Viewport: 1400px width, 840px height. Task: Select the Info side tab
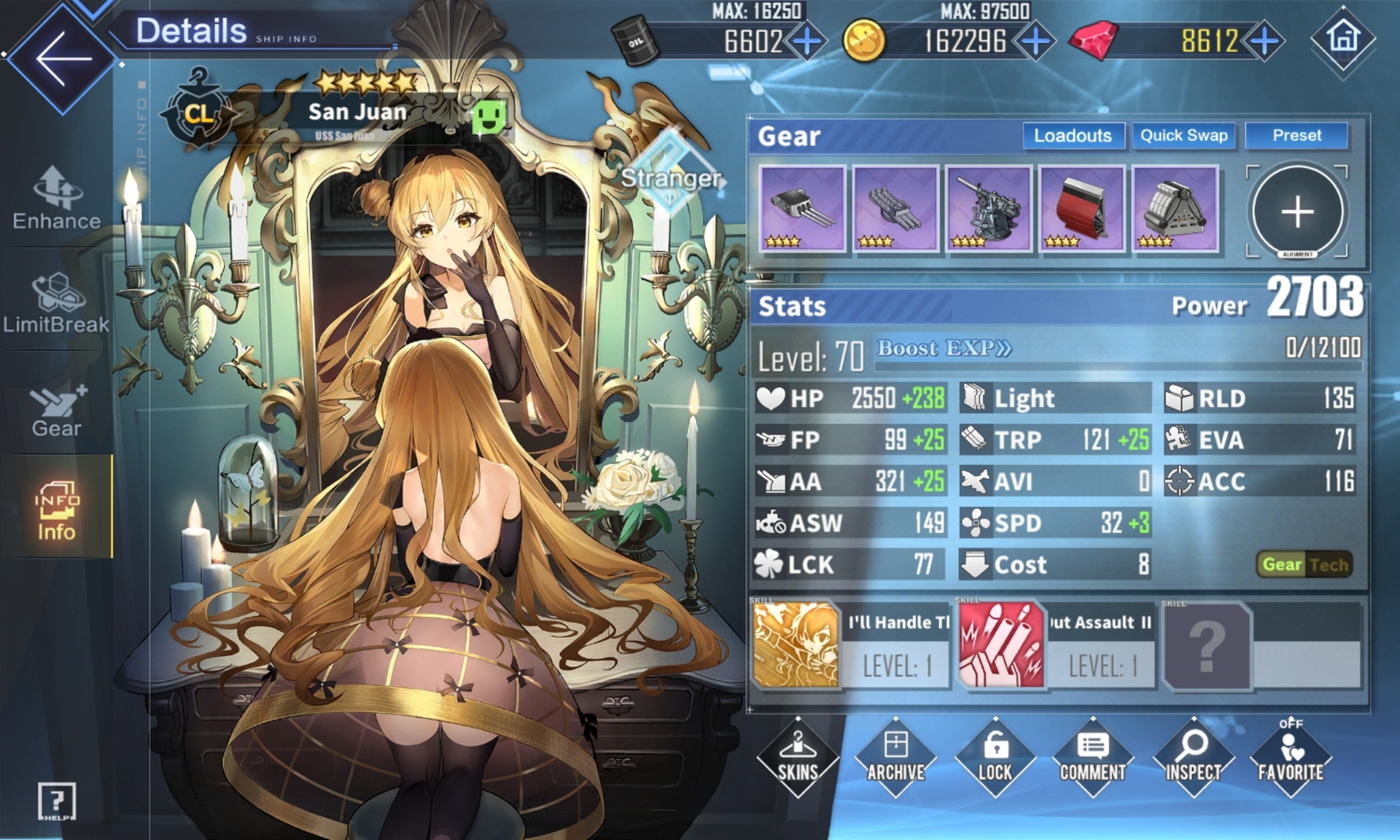(x=56, y=510)
